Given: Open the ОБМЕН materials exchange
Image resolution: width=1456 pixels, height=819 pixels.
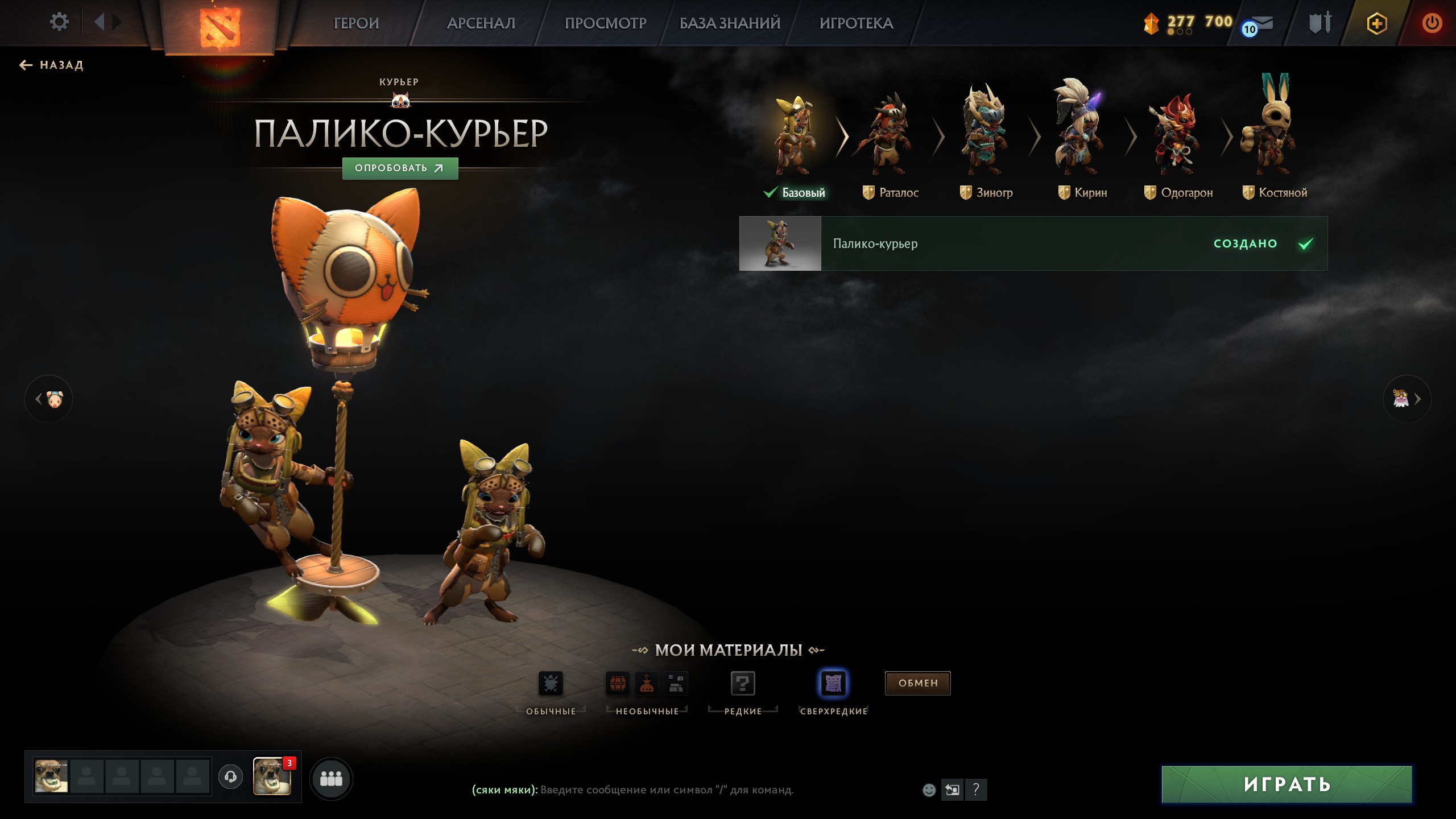Looking at the screenshot, I should tap(917, 683).
